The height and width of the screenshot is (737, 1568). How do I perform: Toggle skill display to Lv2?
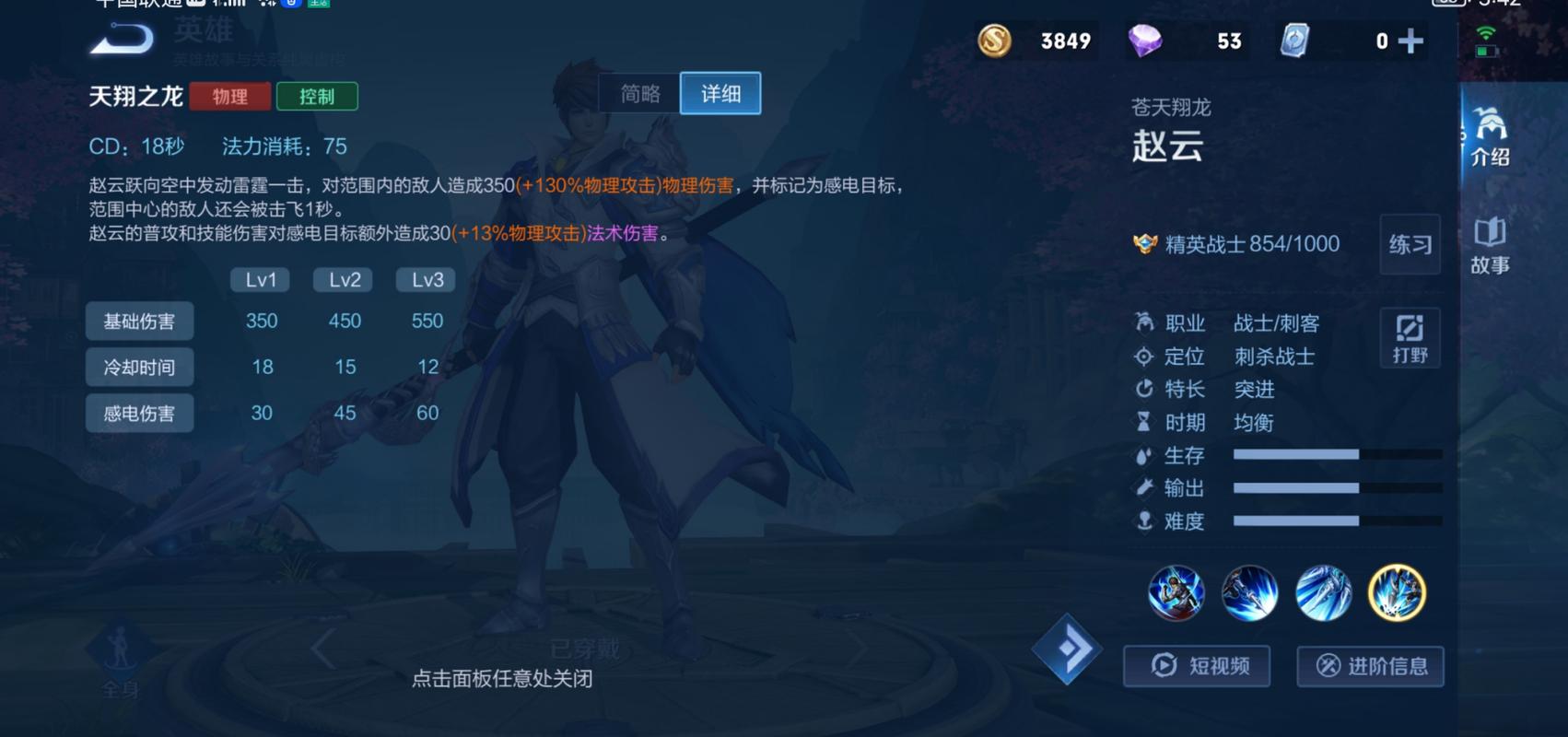(x=342, y=280)
